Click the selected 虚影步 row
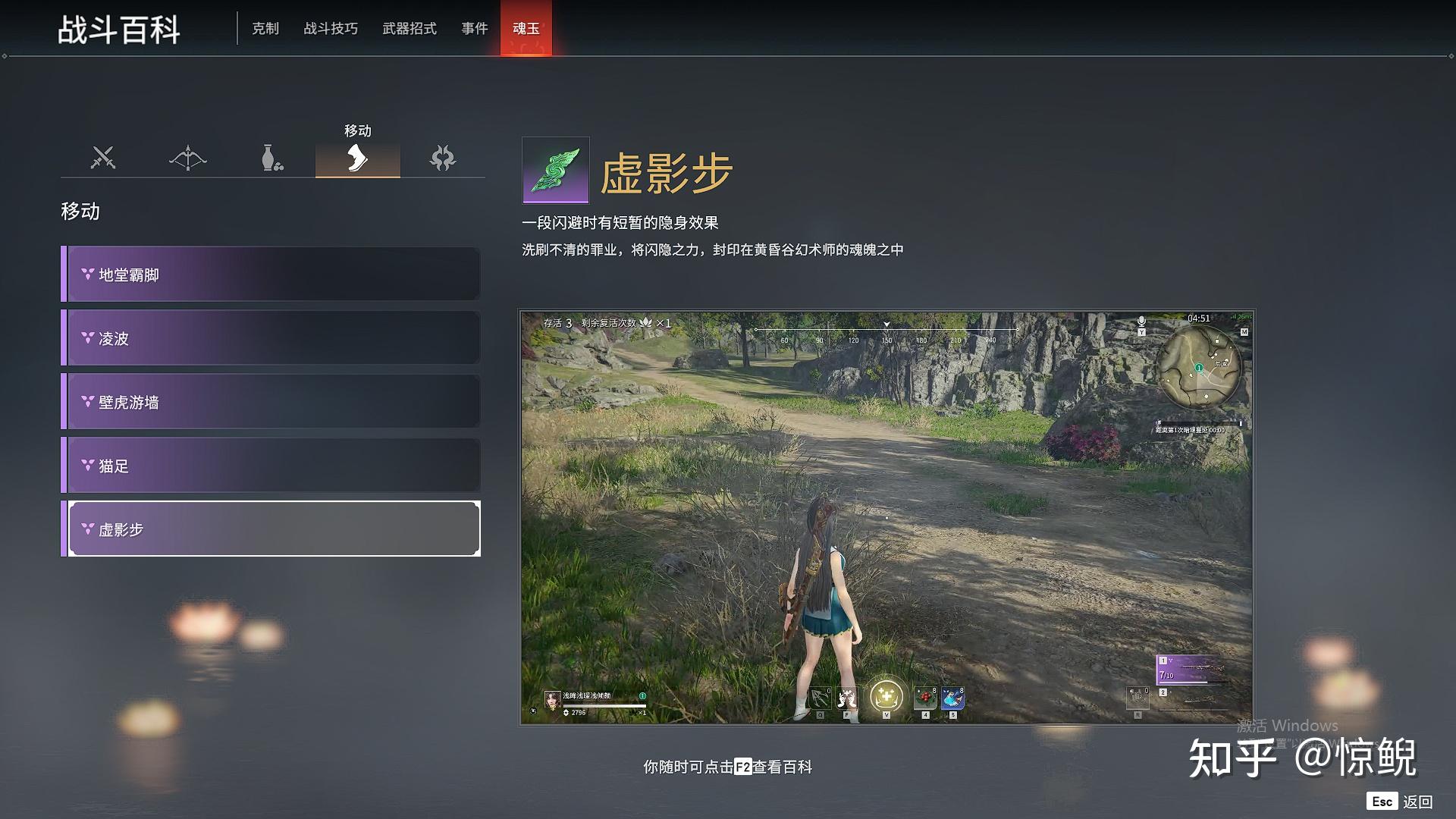Viewport: 1456px width, 819px height. click(x=271, y=529)
